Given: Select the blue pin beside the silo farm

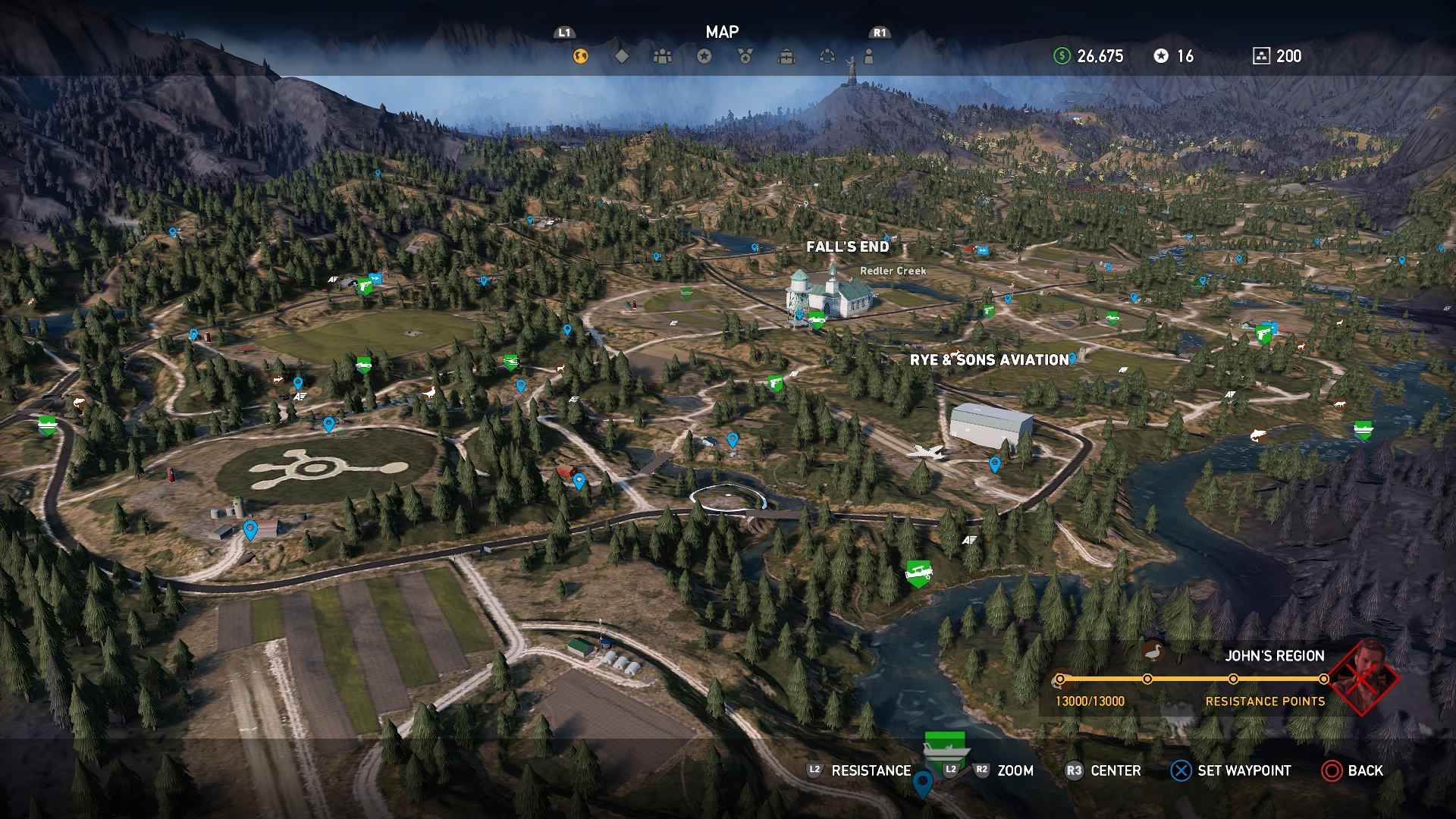Looking at the screenshot, I should coord(249,529).
